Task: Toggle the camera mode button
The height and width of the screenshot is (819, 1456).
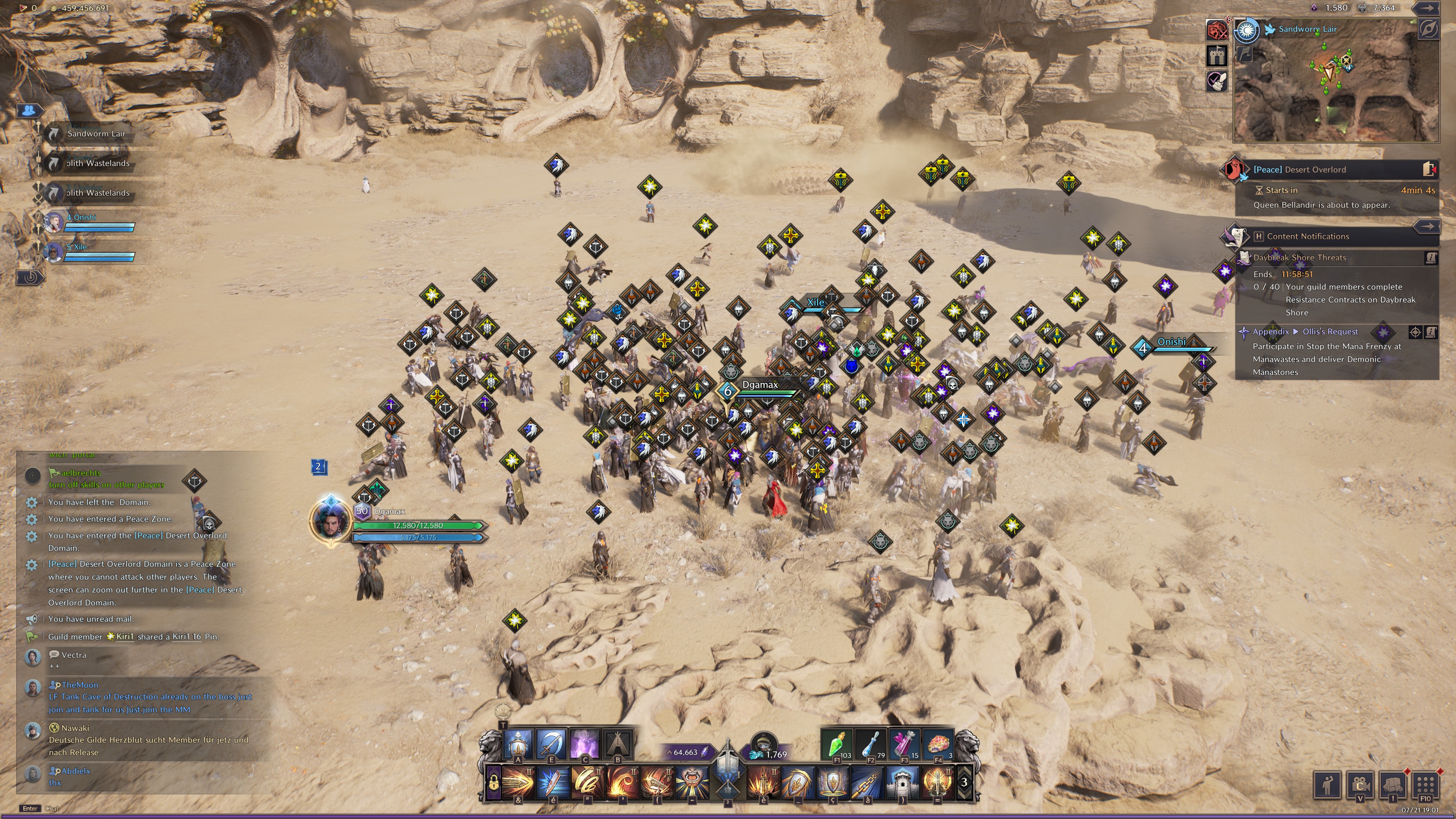Action: click(1360, 784)
